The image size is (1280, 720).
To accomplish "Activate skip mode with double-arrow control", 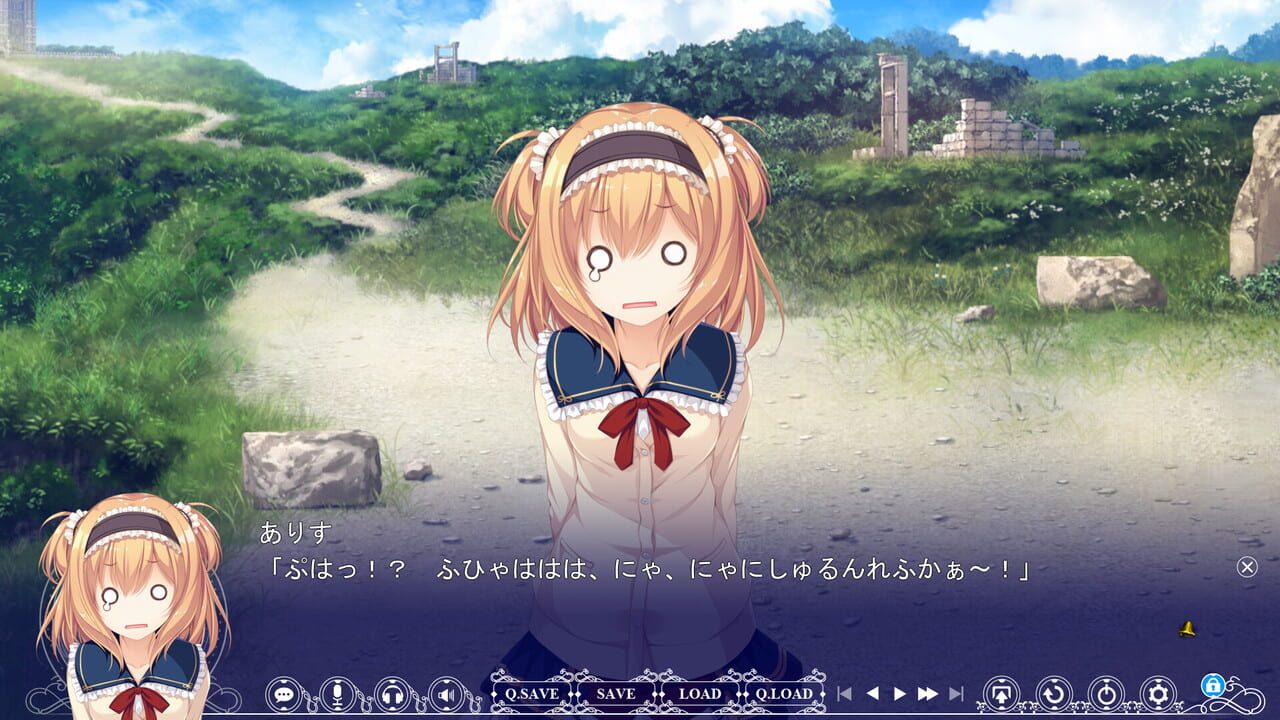I will tap(928, 692).
